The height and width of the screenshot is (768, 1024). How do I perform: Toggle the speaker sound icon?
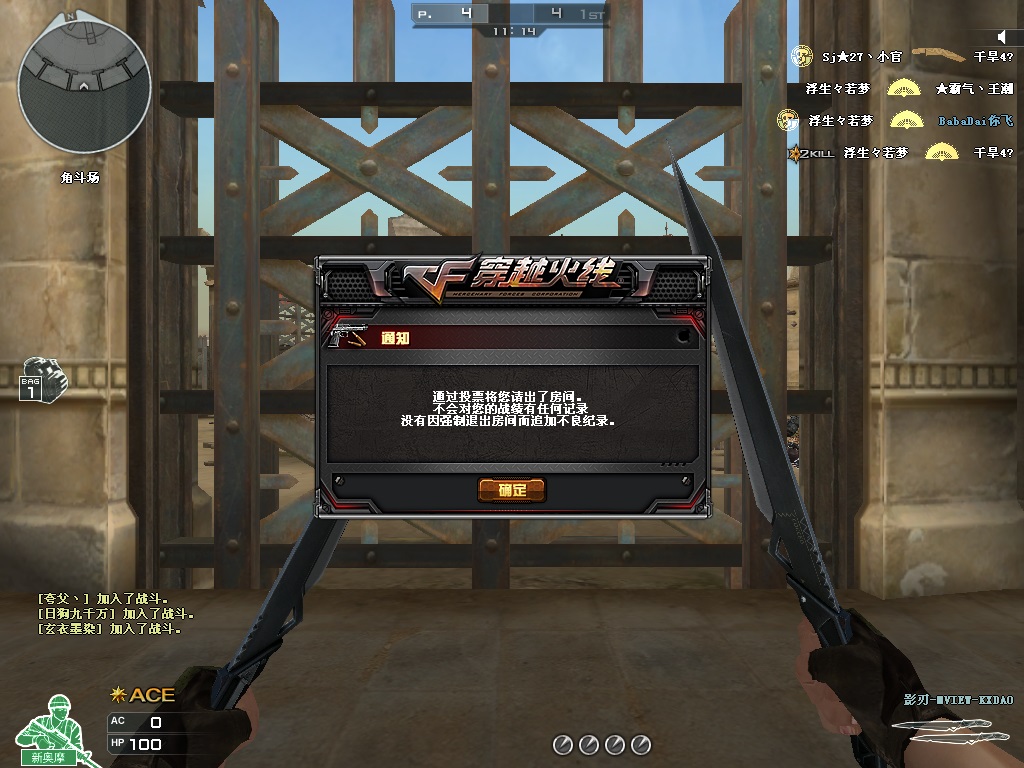pyautogui.click(x=1003, y=37)
